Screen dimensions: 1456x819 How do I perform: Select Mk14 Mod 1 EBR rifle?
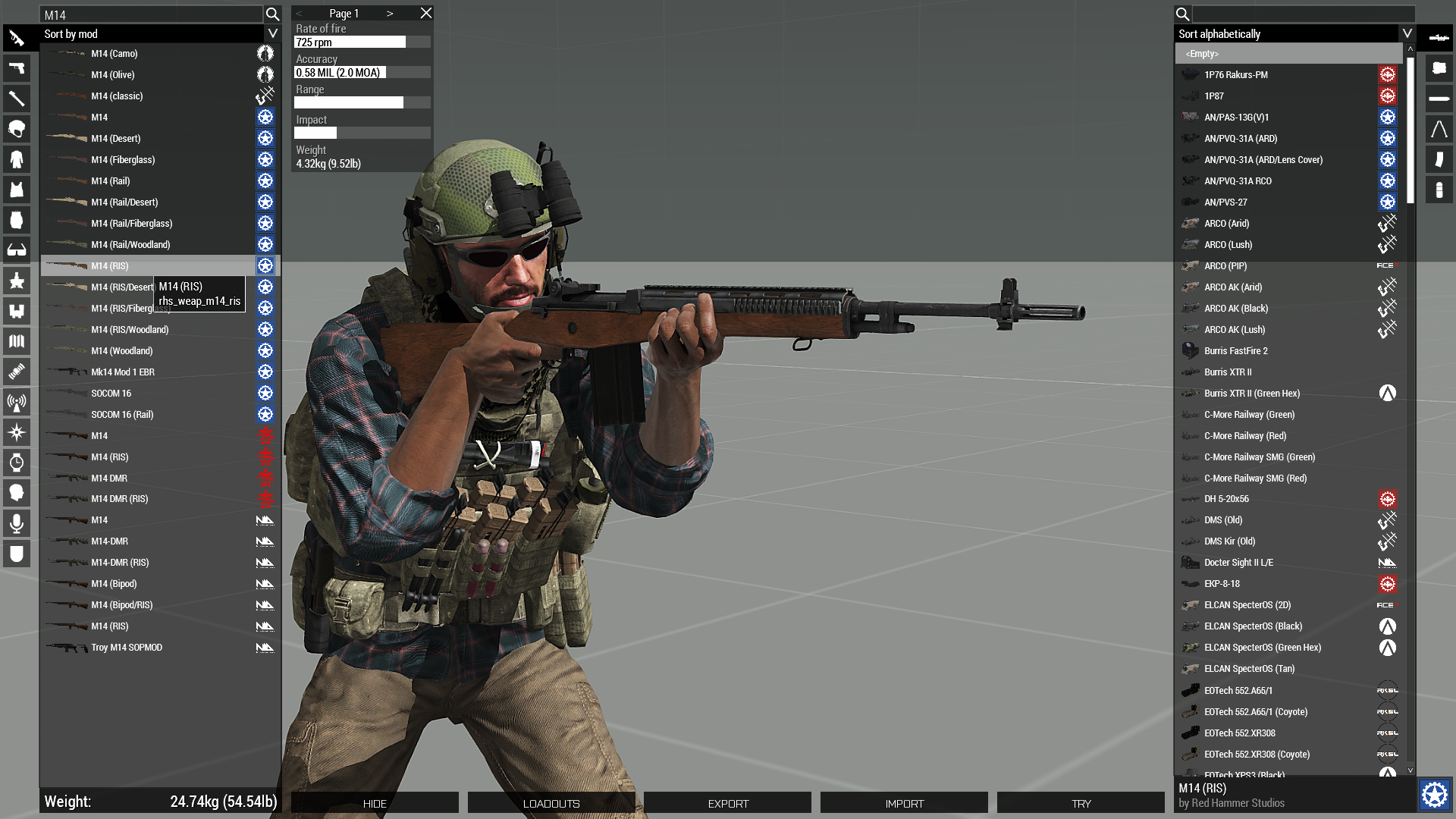pyautogui.click(x=123, y=372)
